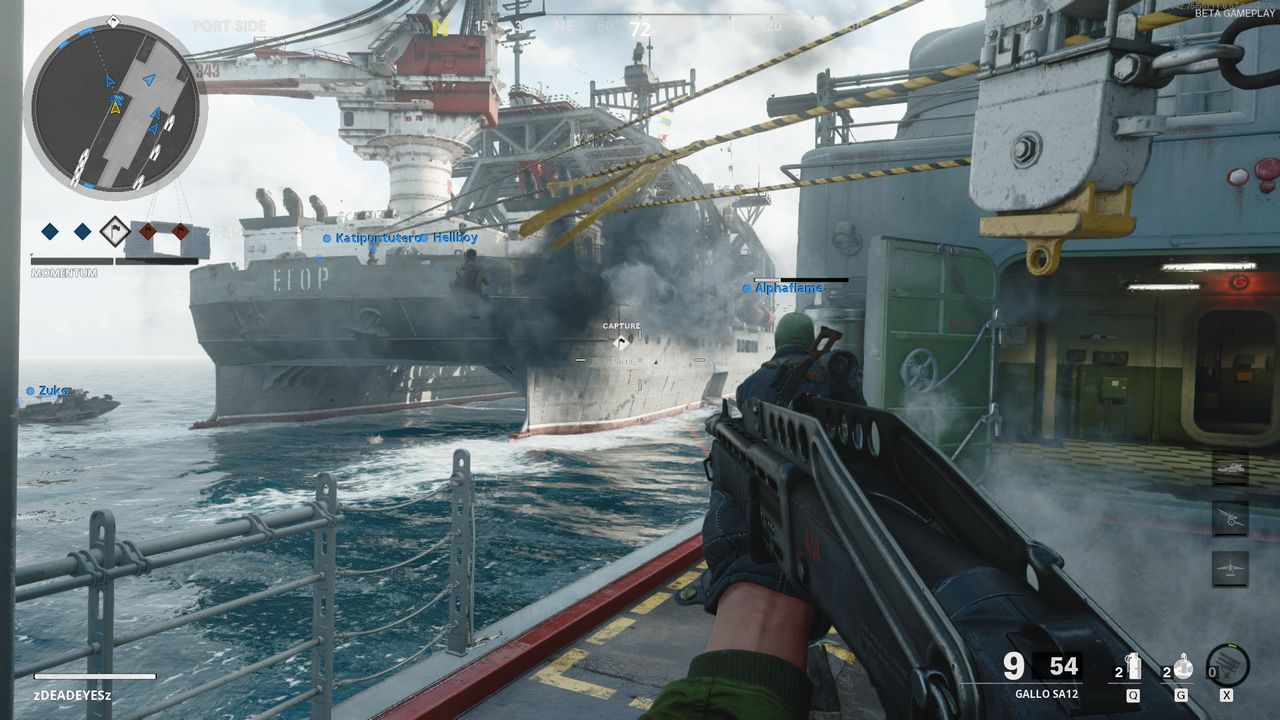Select the tactical grenade equipment icon
1280x720 pixels.
(1133, 667)
